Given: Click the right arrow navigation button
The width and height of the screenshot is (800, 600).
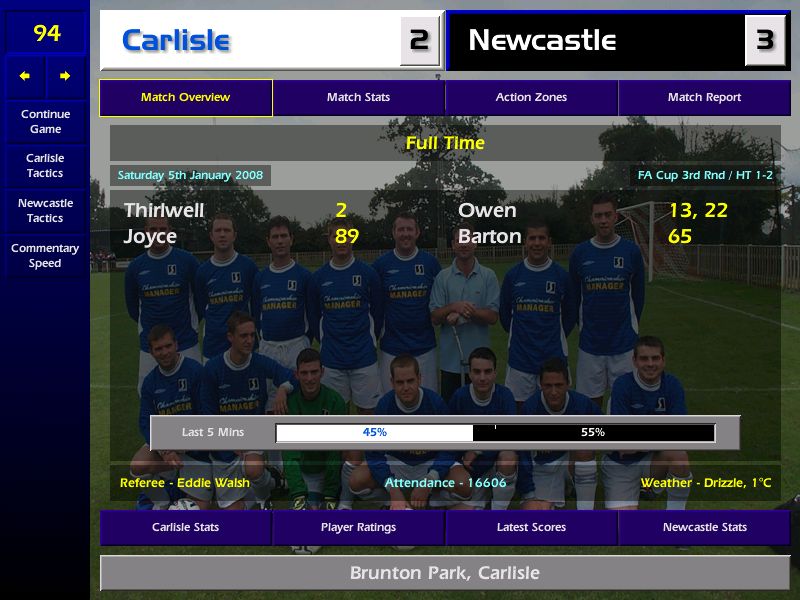Looking at the screenshot, I should pos(65,76).
